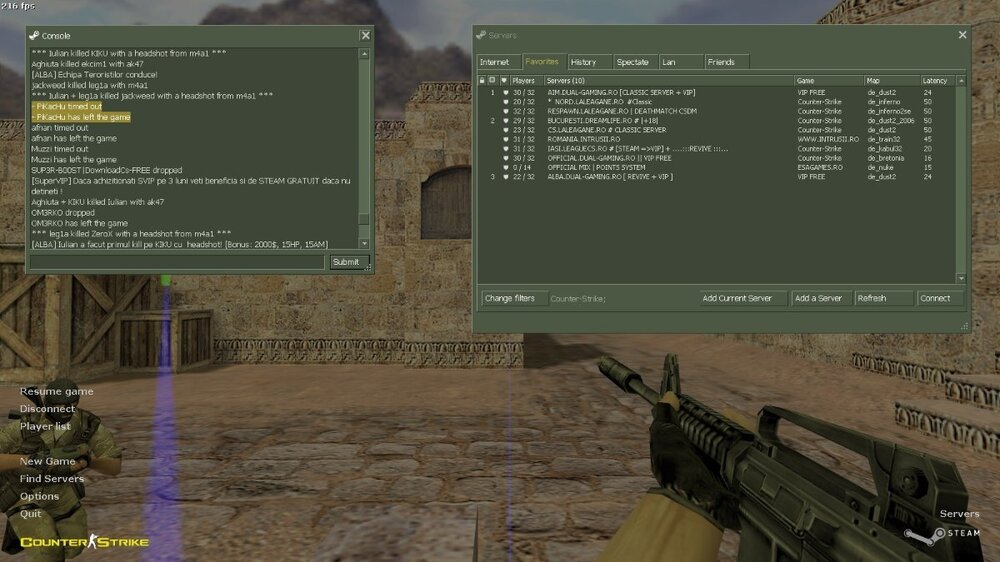Quit the game

pos(31,514)
